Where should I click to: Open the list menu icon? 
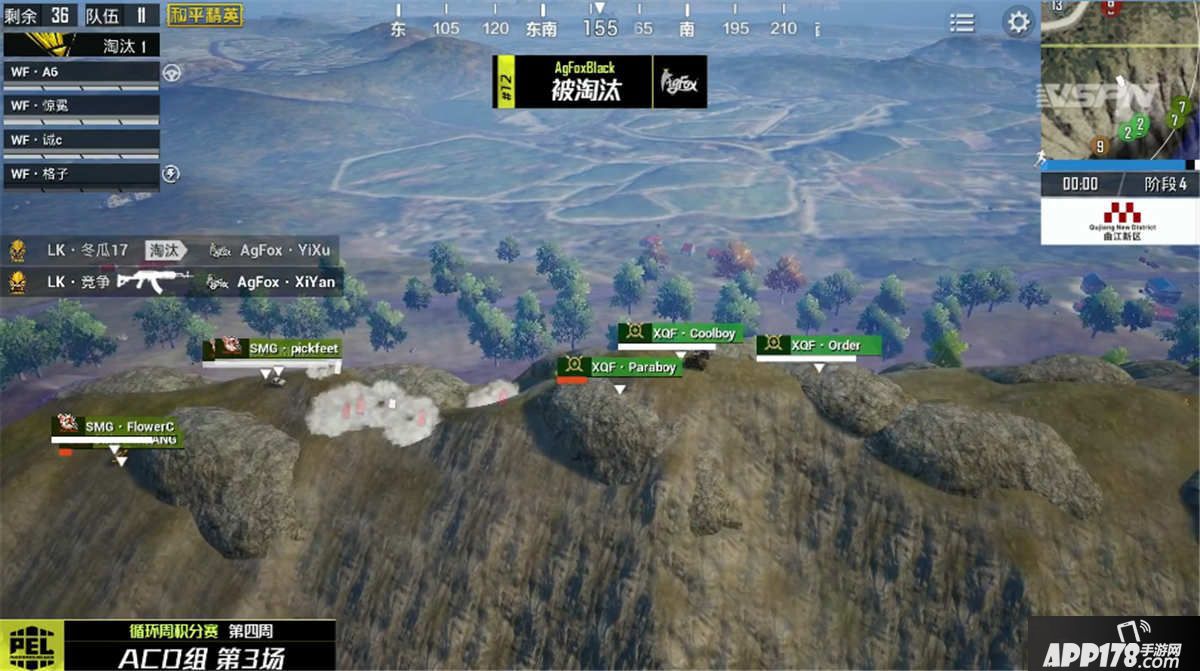pos(962,22)
